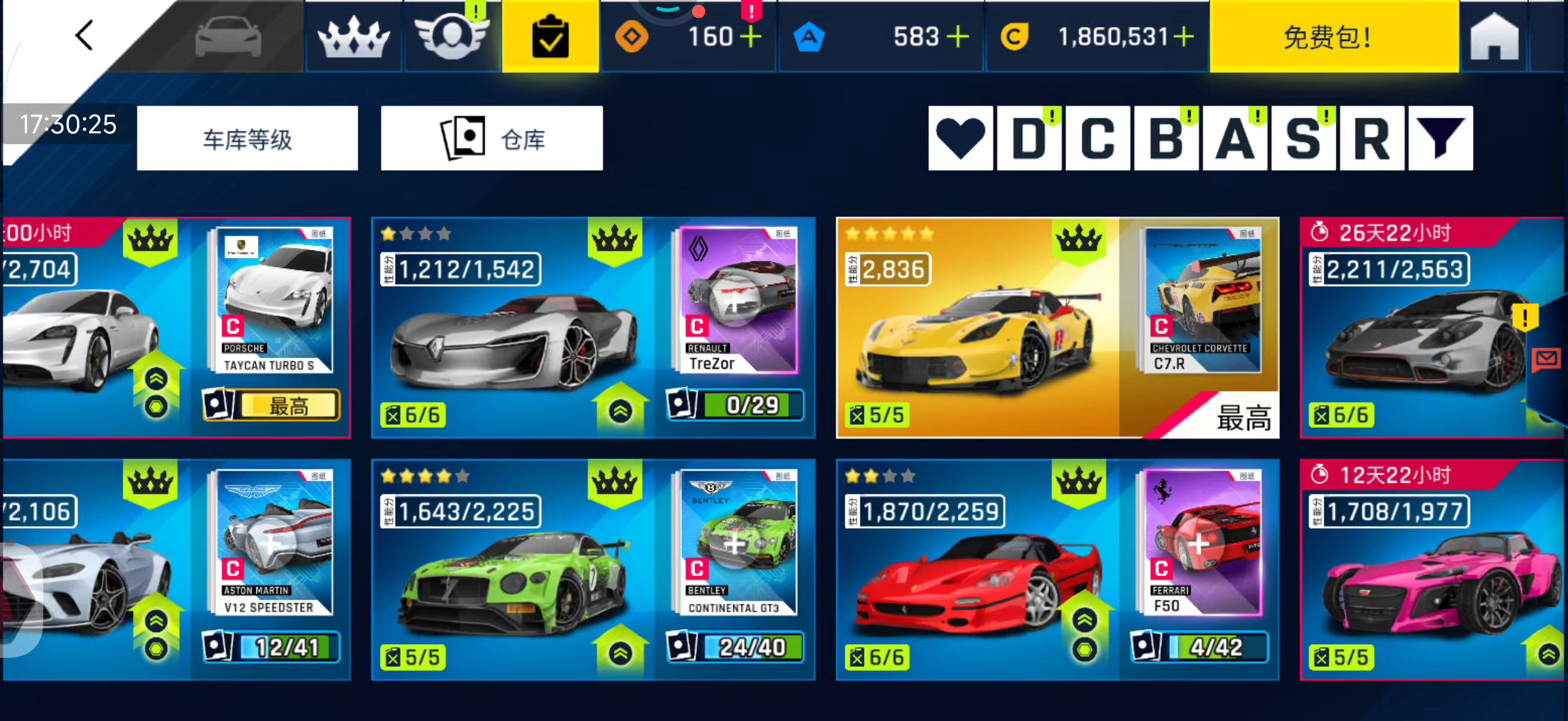
Task: Open the 车库等级 garage level panel
Action: [x=247, y=139]
